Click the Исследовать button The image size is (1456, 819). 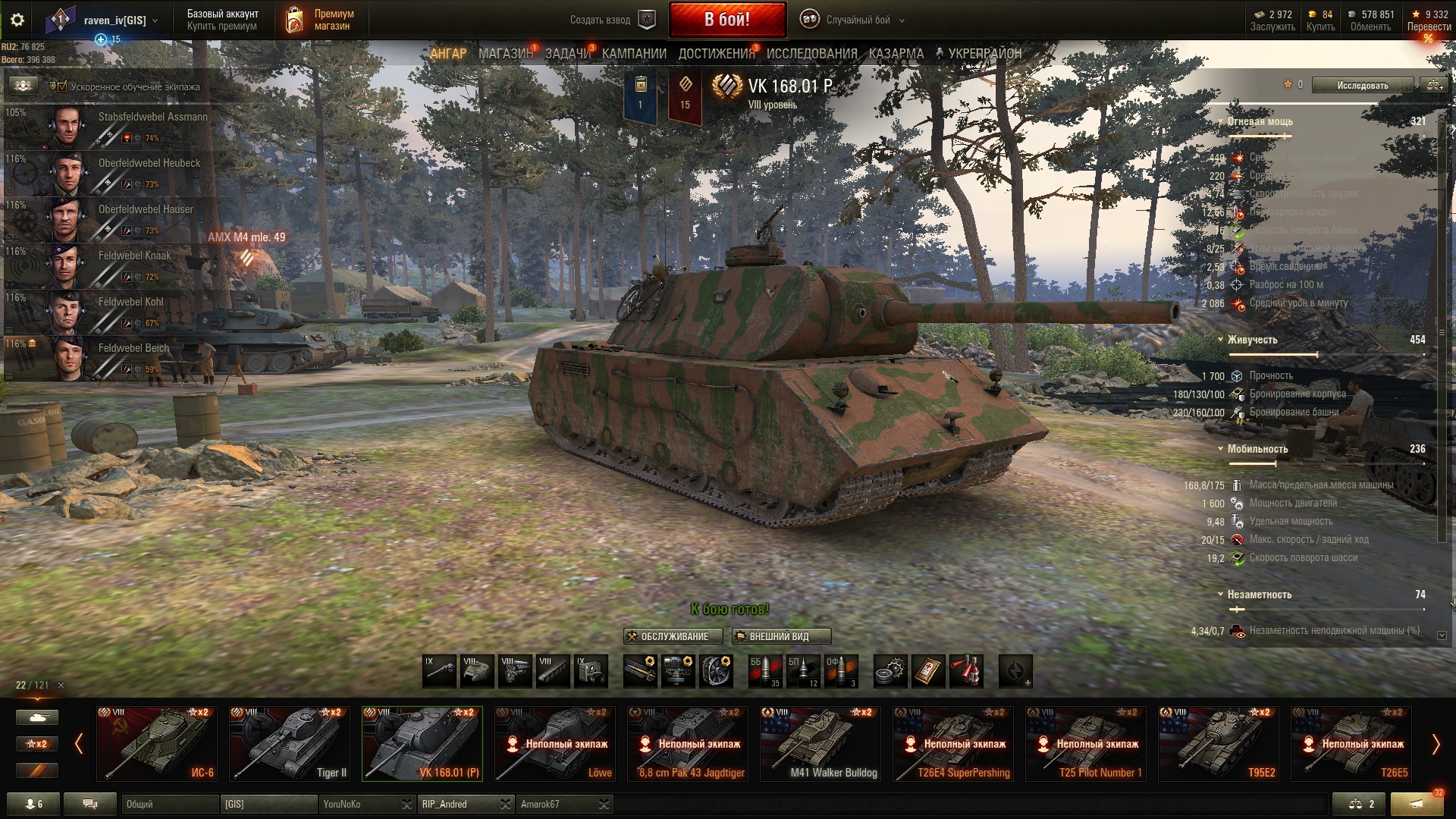click(1362, 85)
